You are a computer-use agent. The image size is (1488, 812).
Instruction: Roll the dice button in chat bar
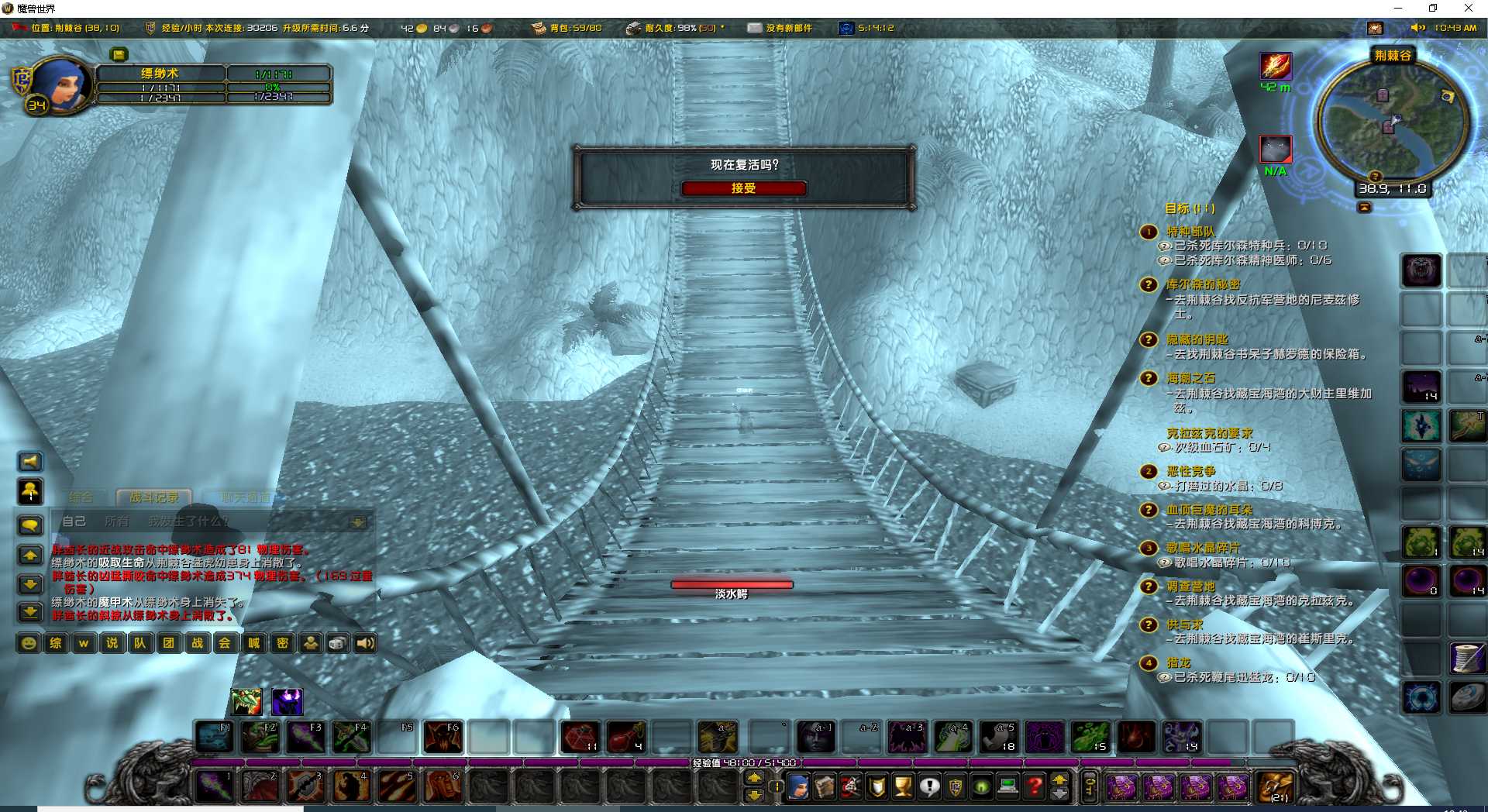click(x=338, y=643)
